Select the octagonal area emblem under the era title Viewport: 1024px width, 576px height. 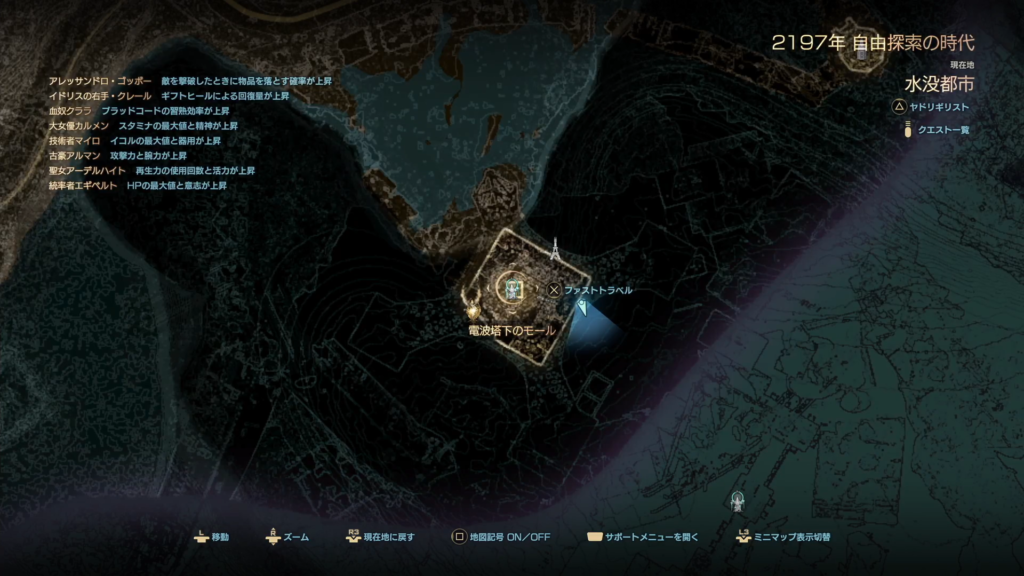859,56
